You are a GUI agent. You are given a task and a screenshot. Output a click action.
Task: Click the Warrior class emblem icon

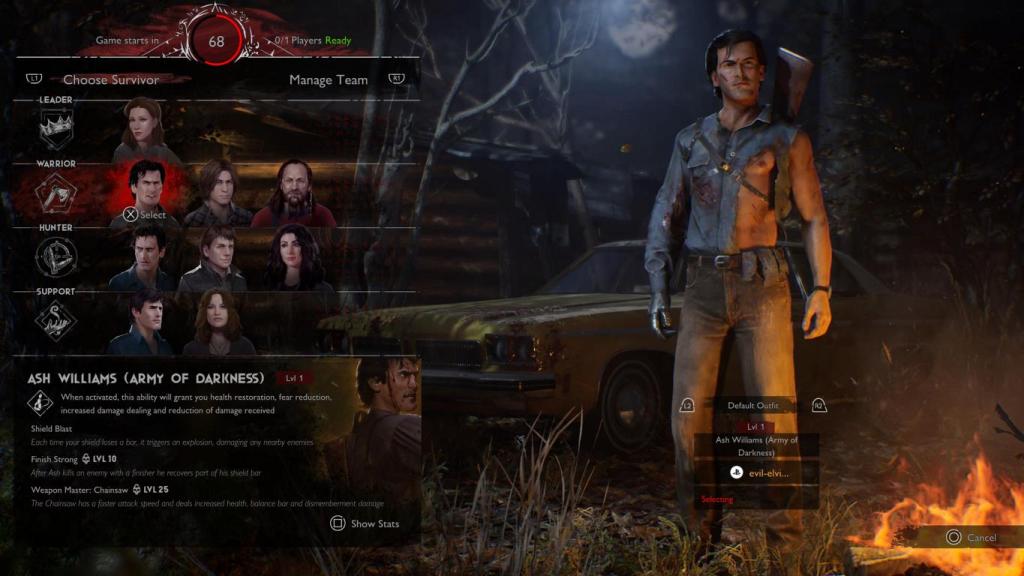click(x=56, y=193)
